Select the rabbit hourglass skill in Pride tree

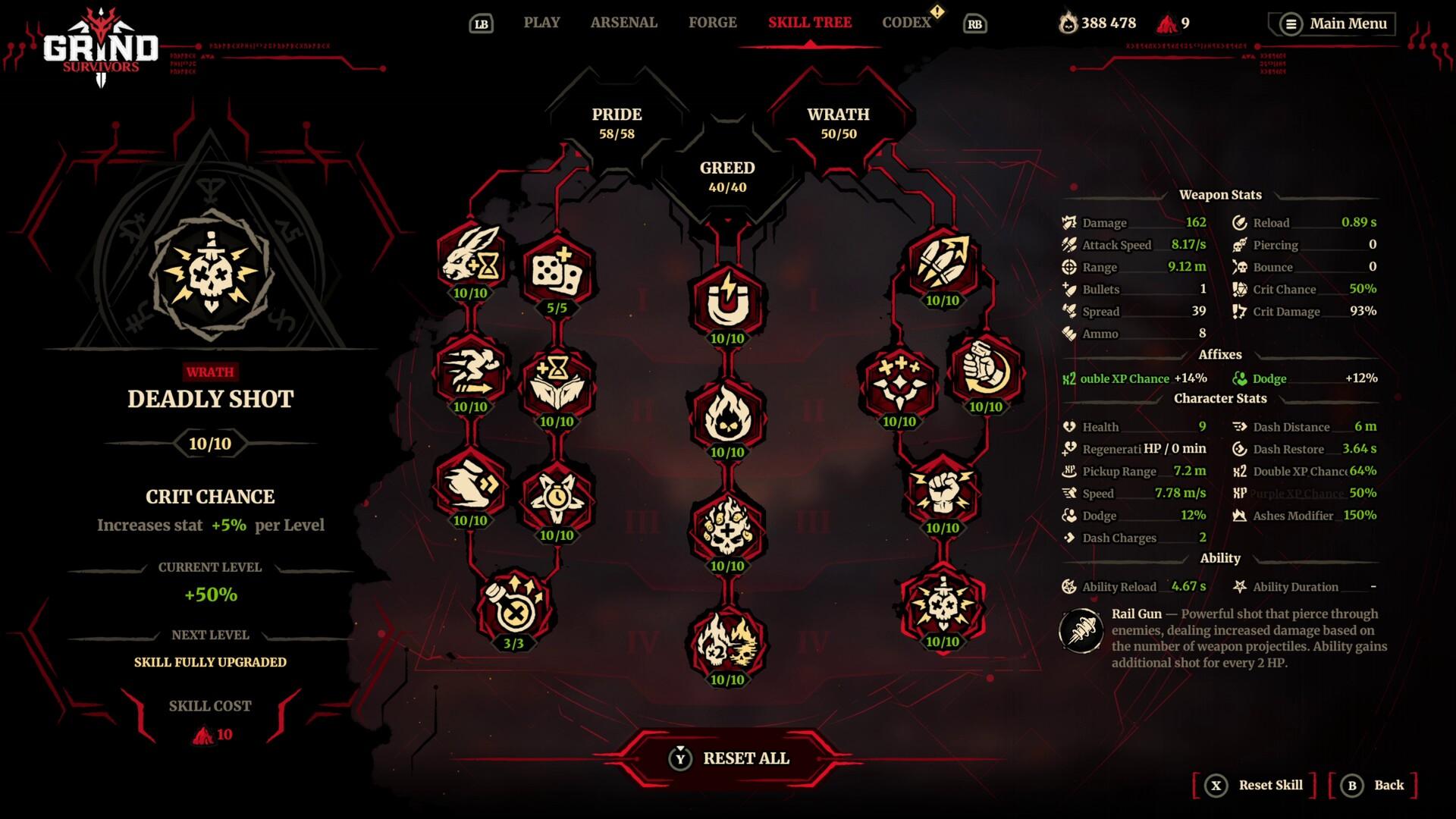[469, 263]
